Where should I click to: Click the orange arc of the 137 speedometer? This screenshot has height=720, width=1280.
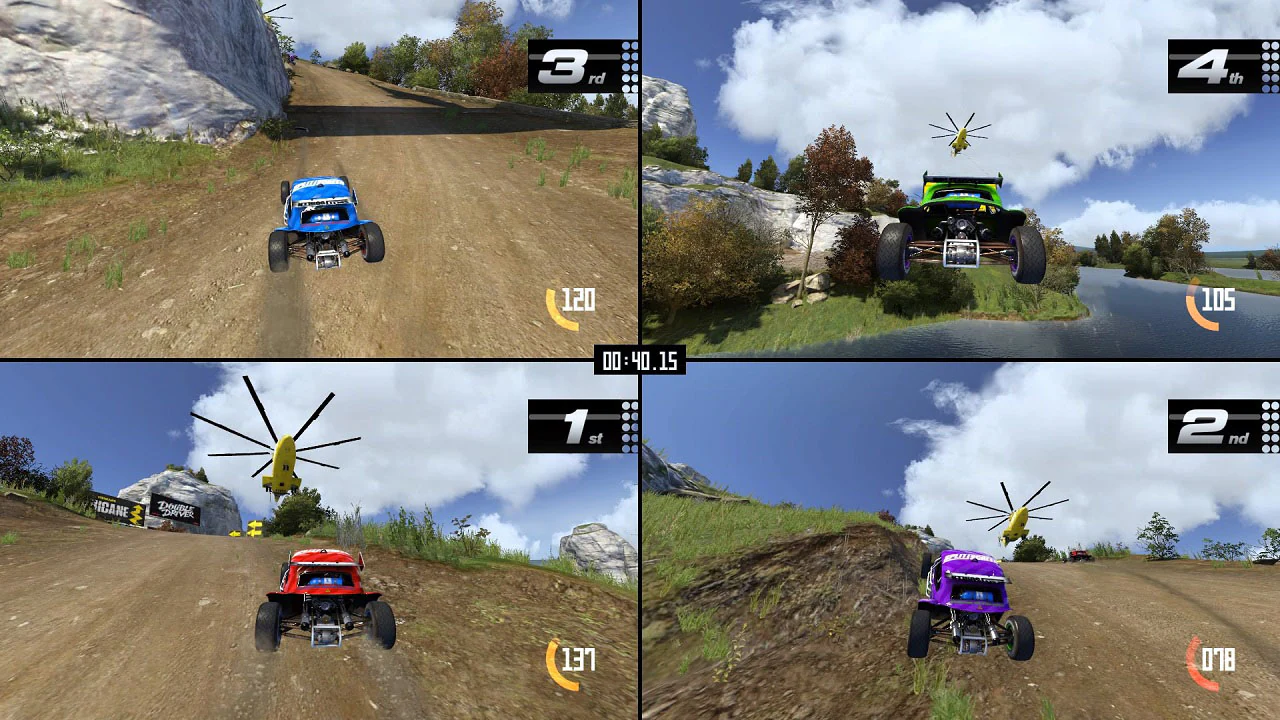pyautogui.click(x=550, y=660)
